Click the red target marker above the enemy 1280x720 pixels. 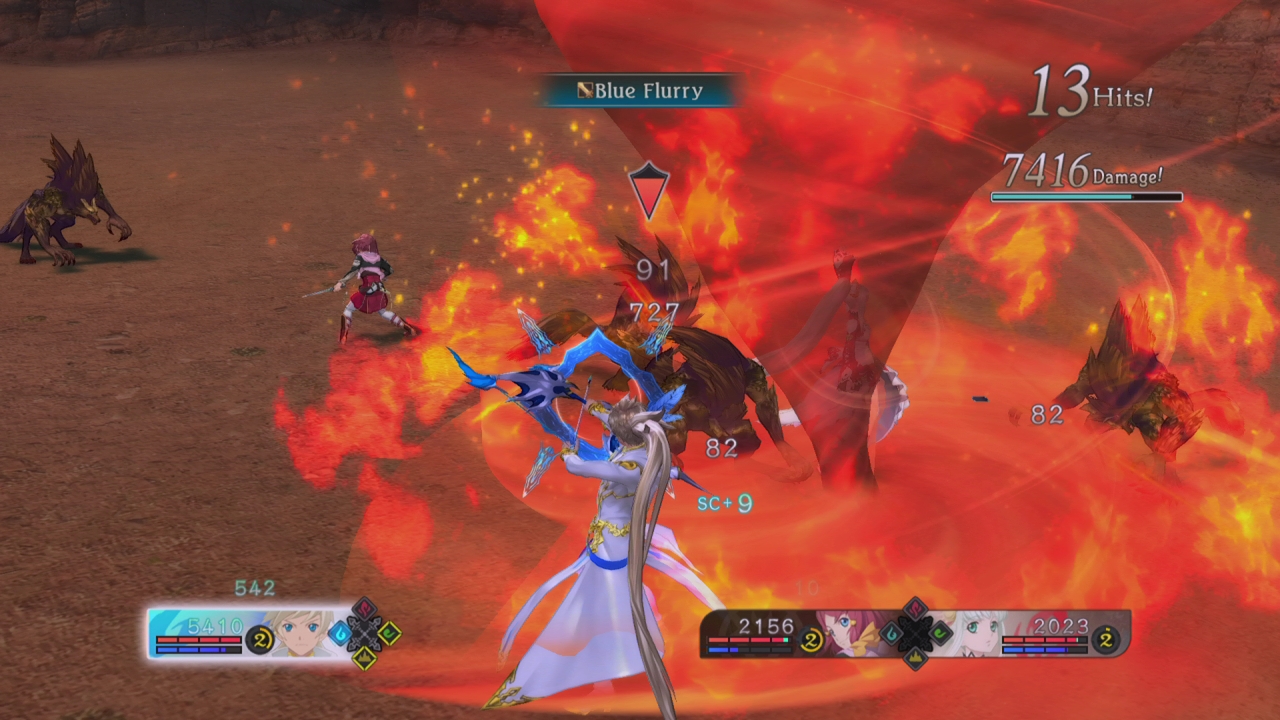pos(648,189)
